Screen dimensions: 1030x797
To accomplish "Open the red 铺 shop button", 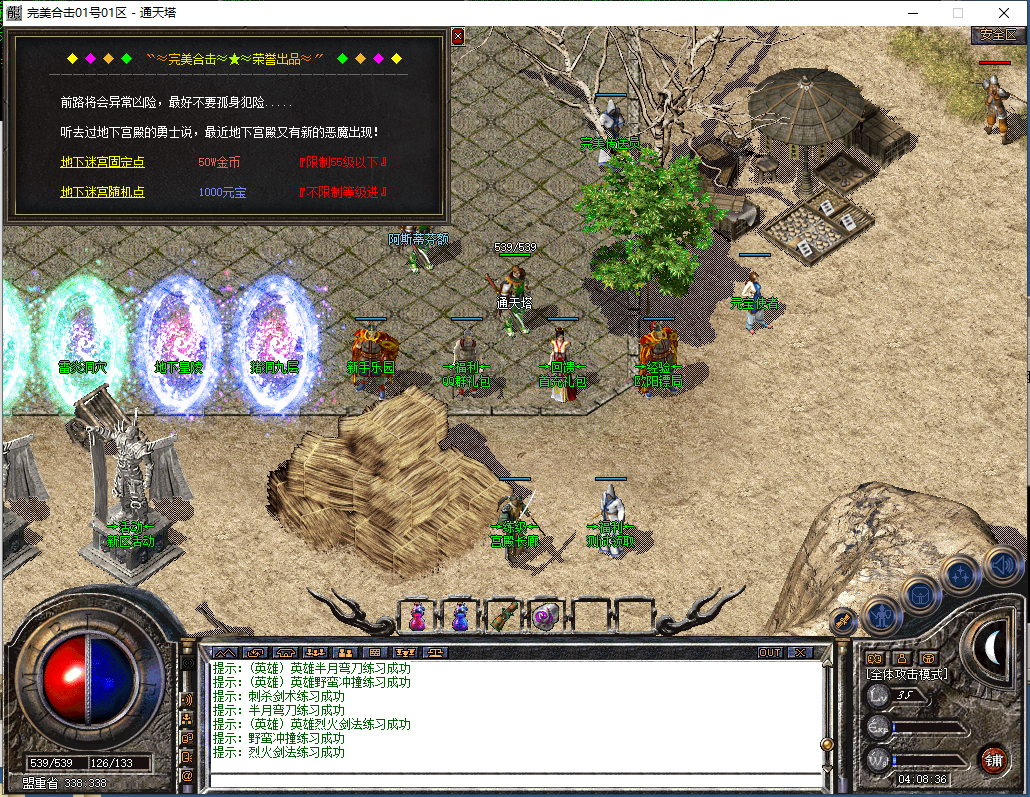I will 992,757.
